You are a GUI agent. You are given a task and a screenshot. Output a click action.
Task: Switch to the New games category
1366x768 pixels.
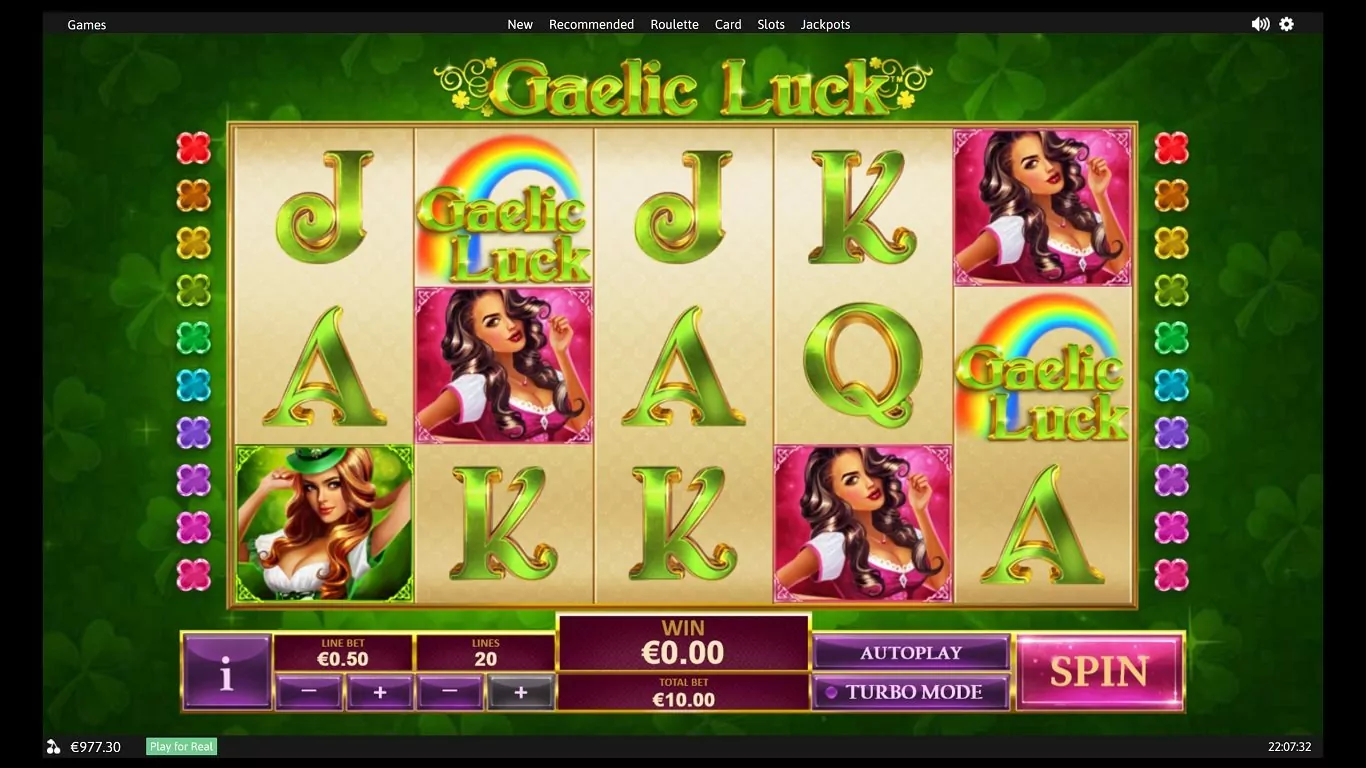[x=520, y=24]
